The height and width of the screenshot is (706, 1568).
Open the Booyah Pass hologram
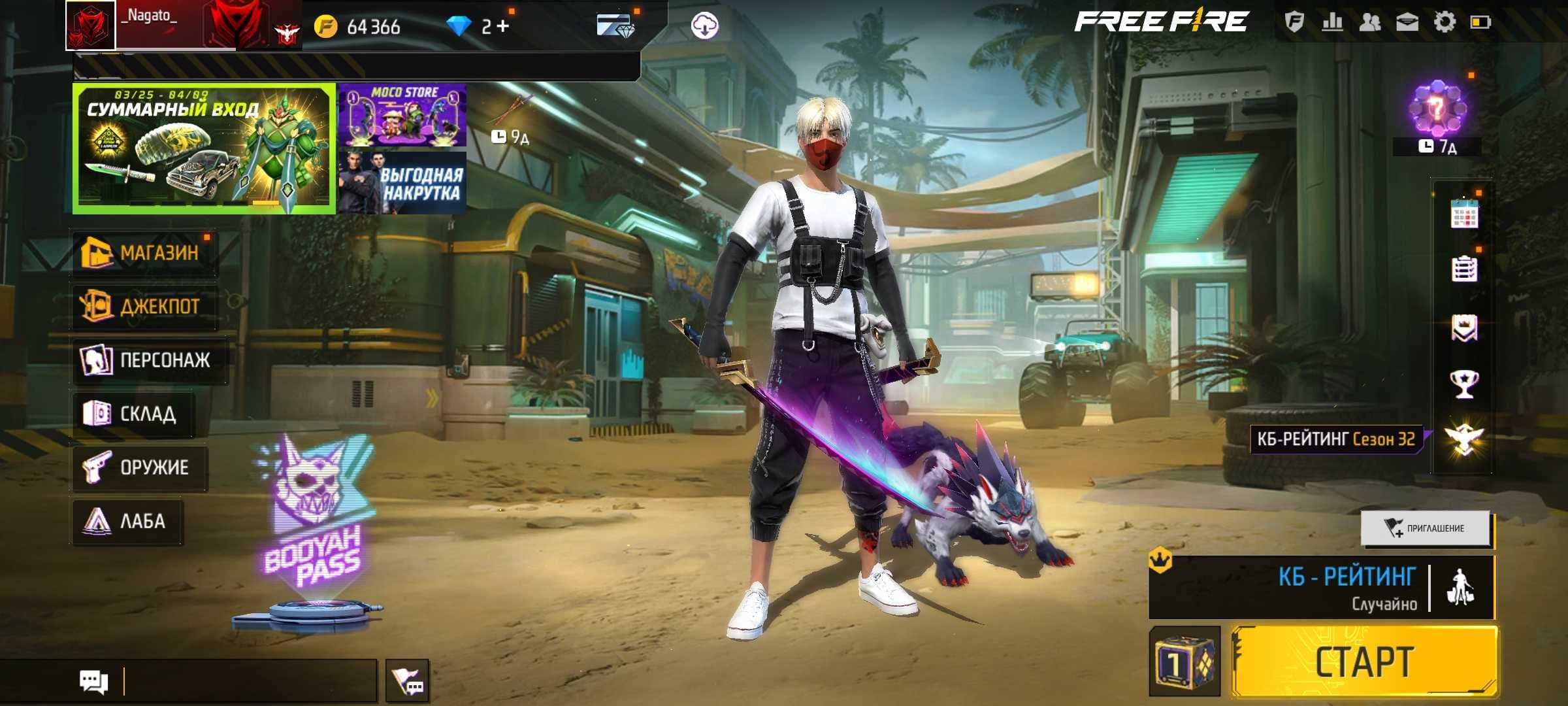tap(314, 523)
